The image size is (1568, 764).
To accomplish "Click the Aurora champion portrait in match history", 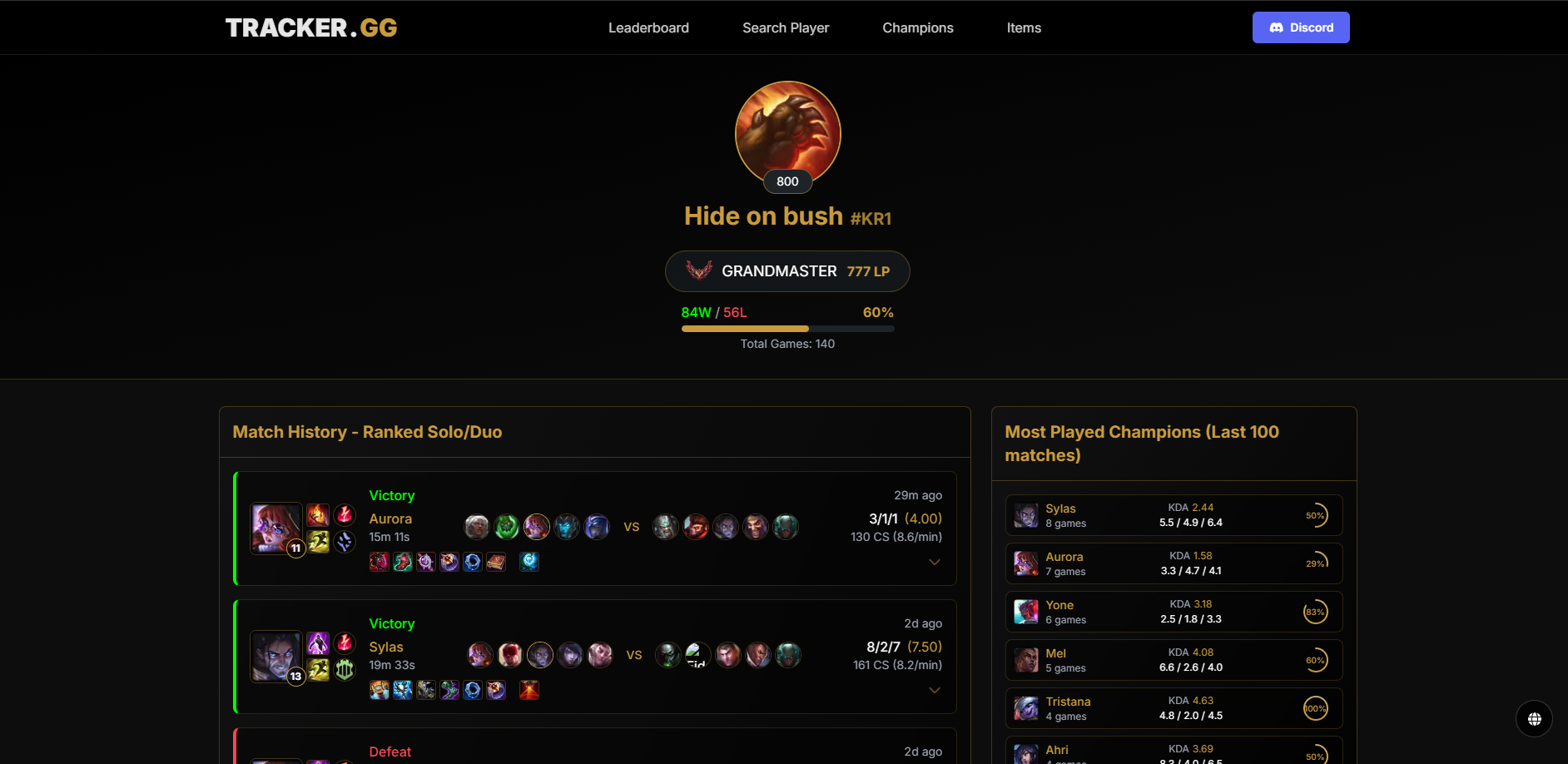I will (x=275, y=528).
